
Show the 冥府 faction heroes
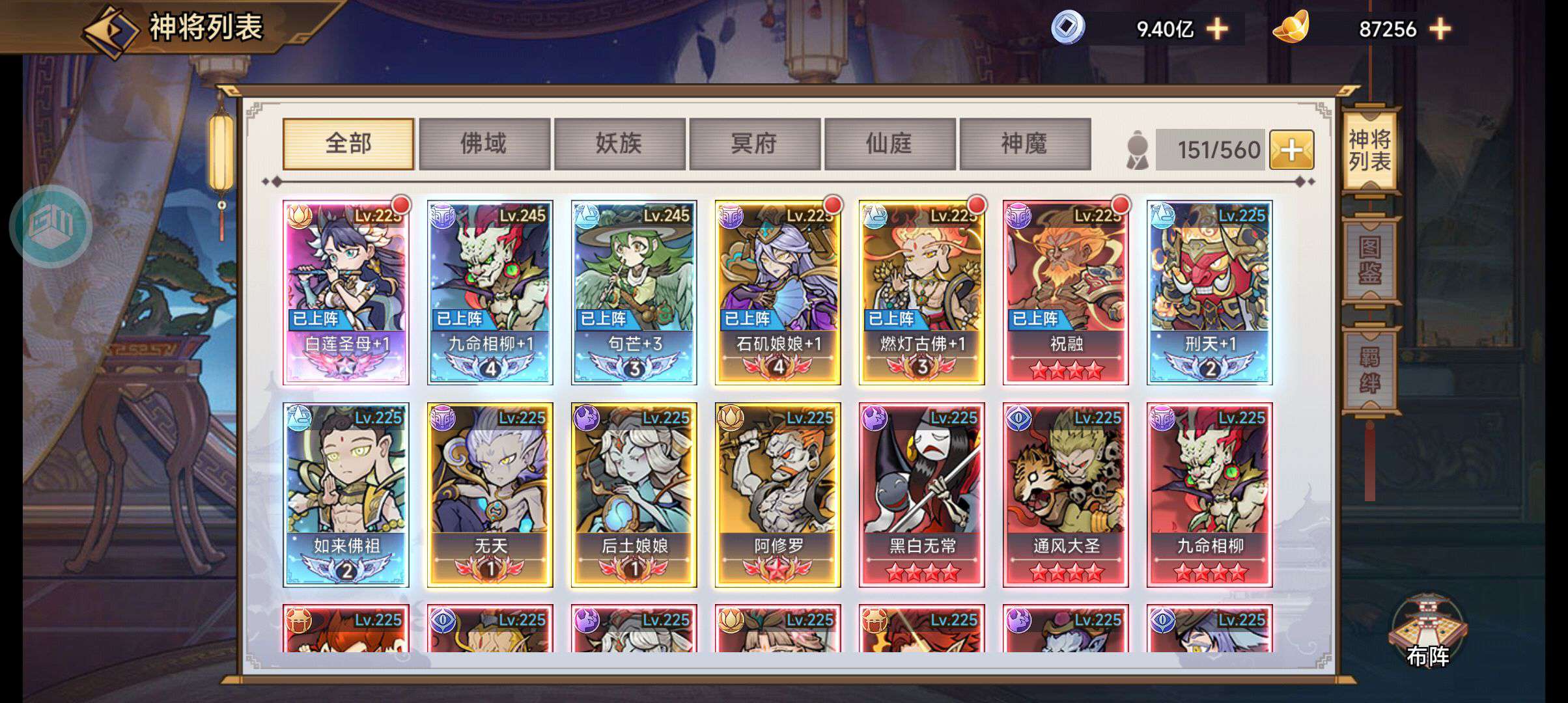click(754, 144)
